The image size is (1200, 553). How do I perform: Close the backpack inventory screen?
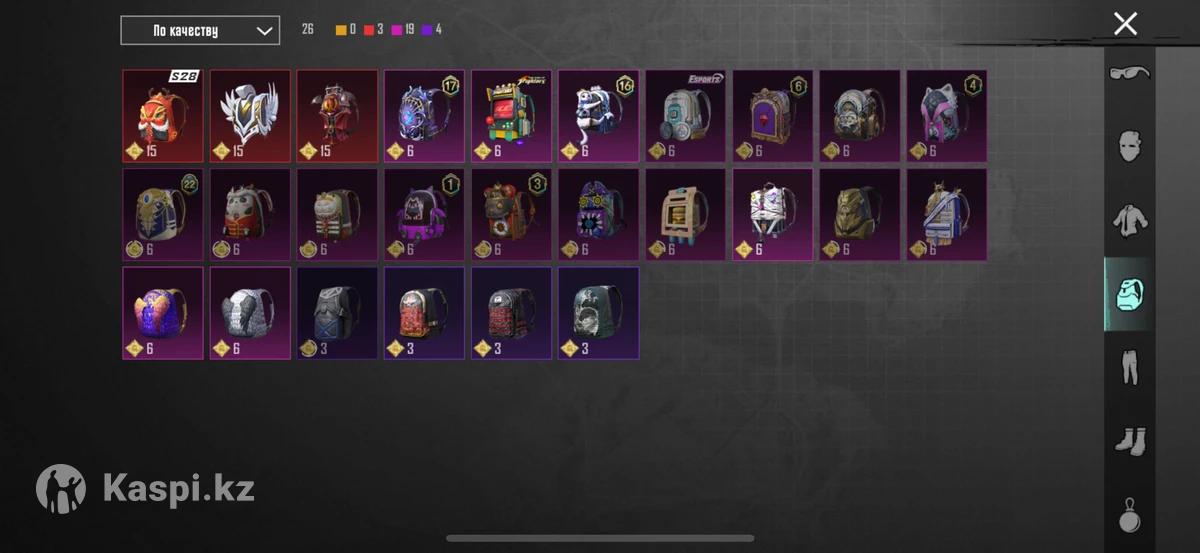[x=1125, y=24]
